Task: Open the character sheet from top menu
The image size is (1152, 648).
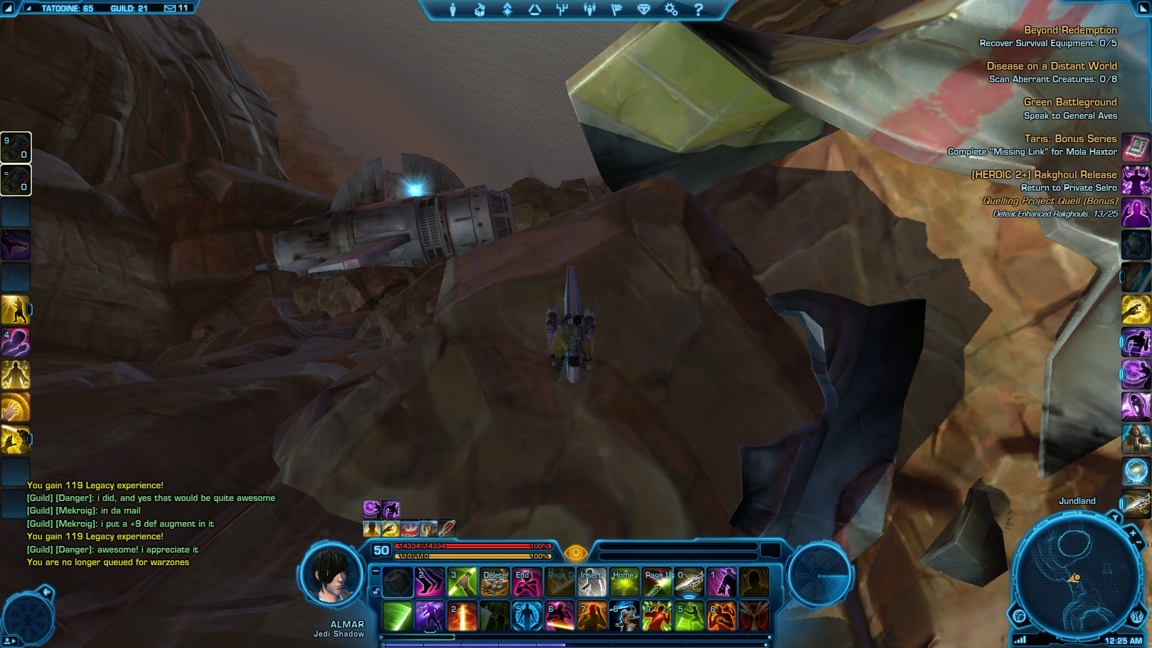Action: point(452,10)
